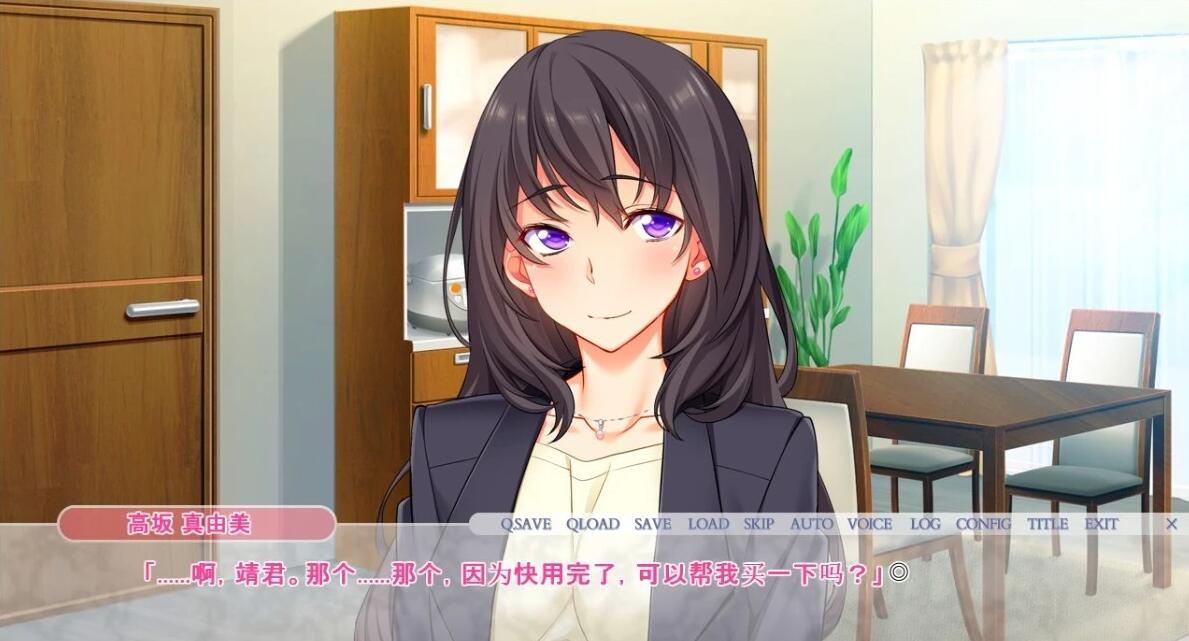Open the SAVE menu
Viewport: 1189px width, 641px height.
point(652,523)
